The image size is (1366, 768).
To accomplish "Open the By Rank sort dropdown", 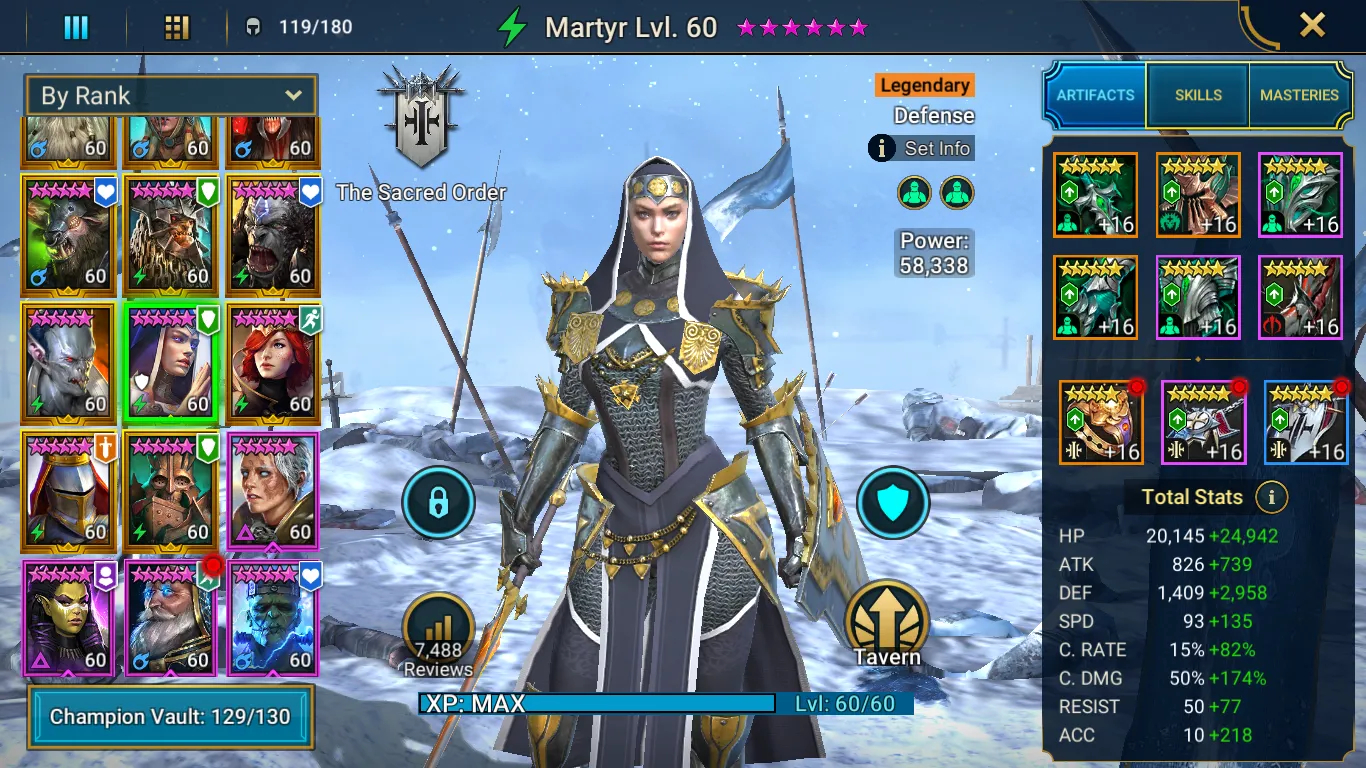I will pos(171,96).
